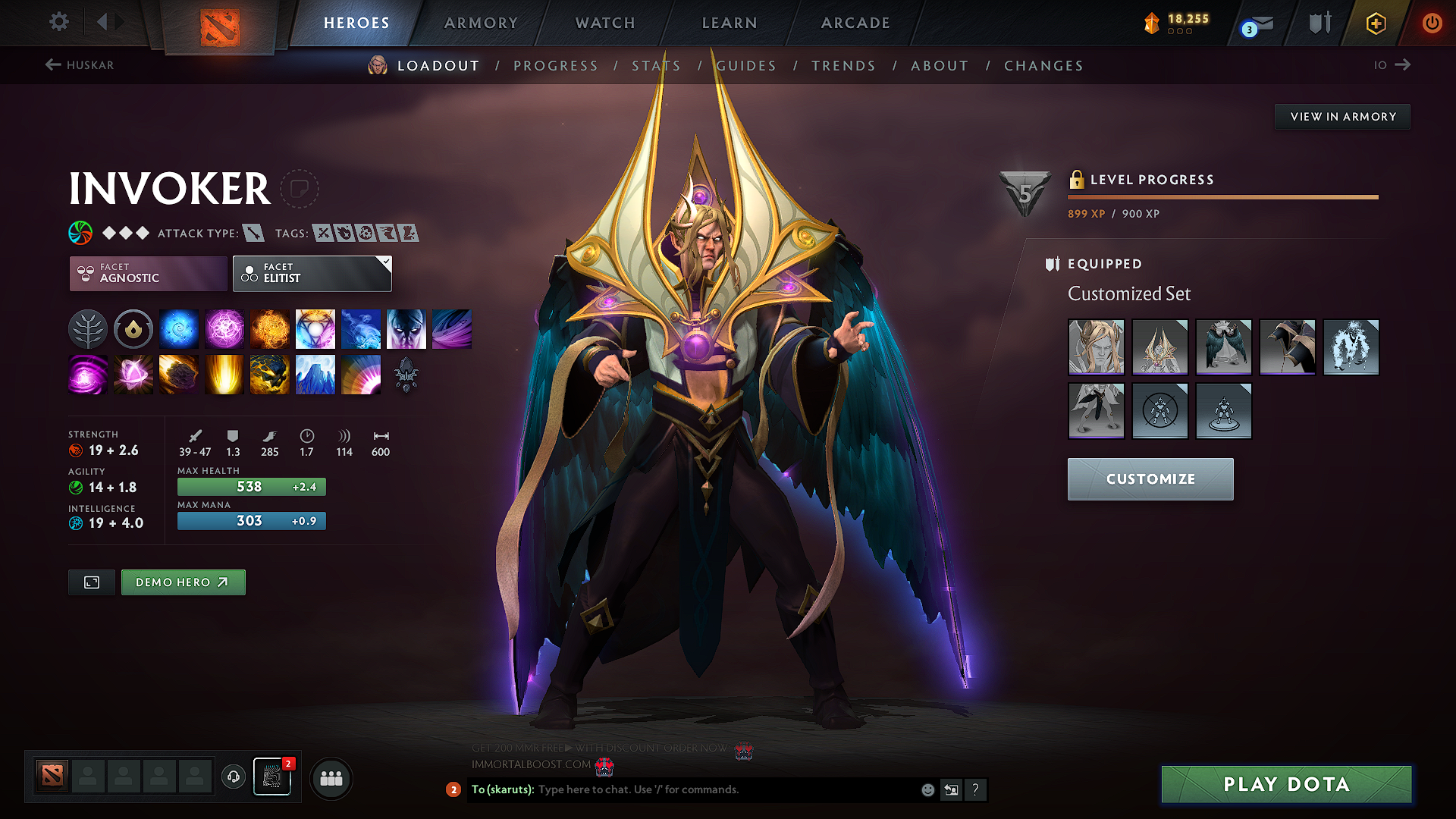Open the settings gear
Image resolution: width=1456 pixels, height=819 pixels.
[x=58, y=22]
